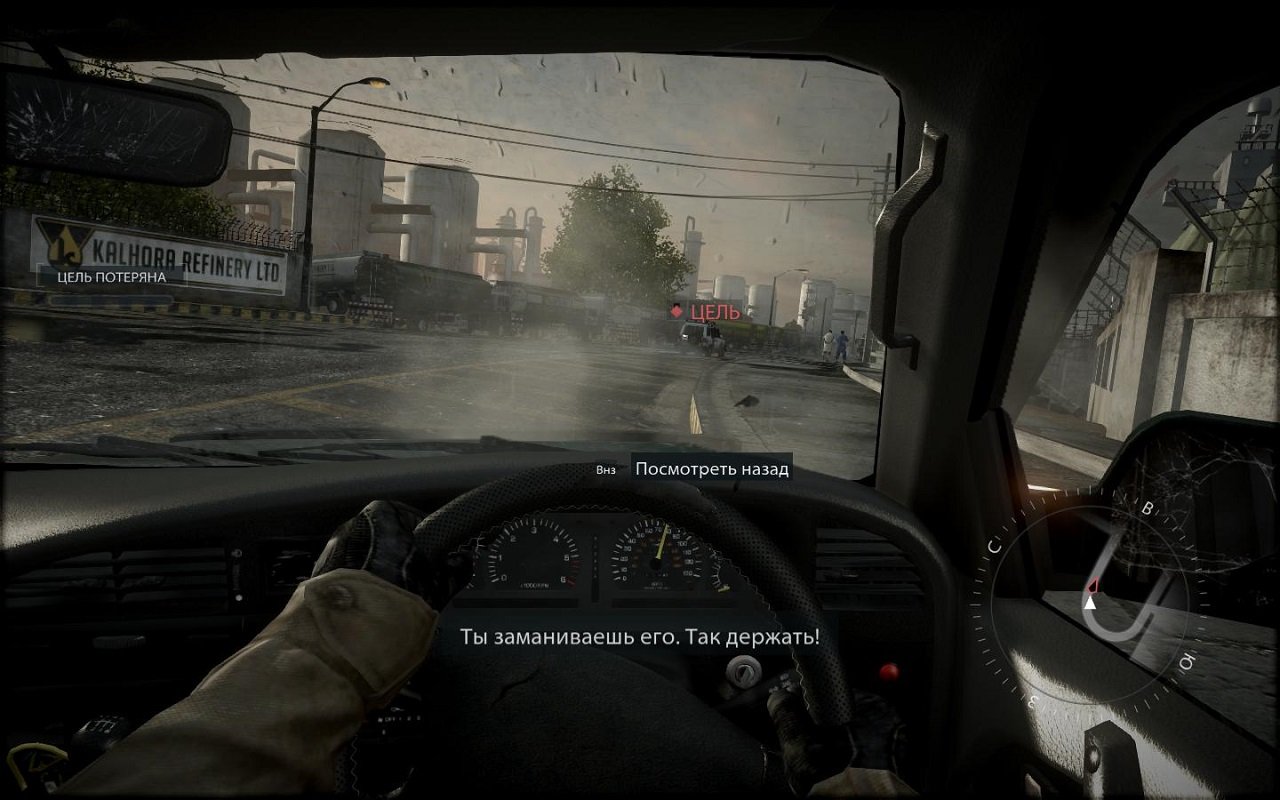This screenshot has height=800, width=1280.
Task: Click the white arrow below the compass marker
Action: click(x=1090, y=604)
